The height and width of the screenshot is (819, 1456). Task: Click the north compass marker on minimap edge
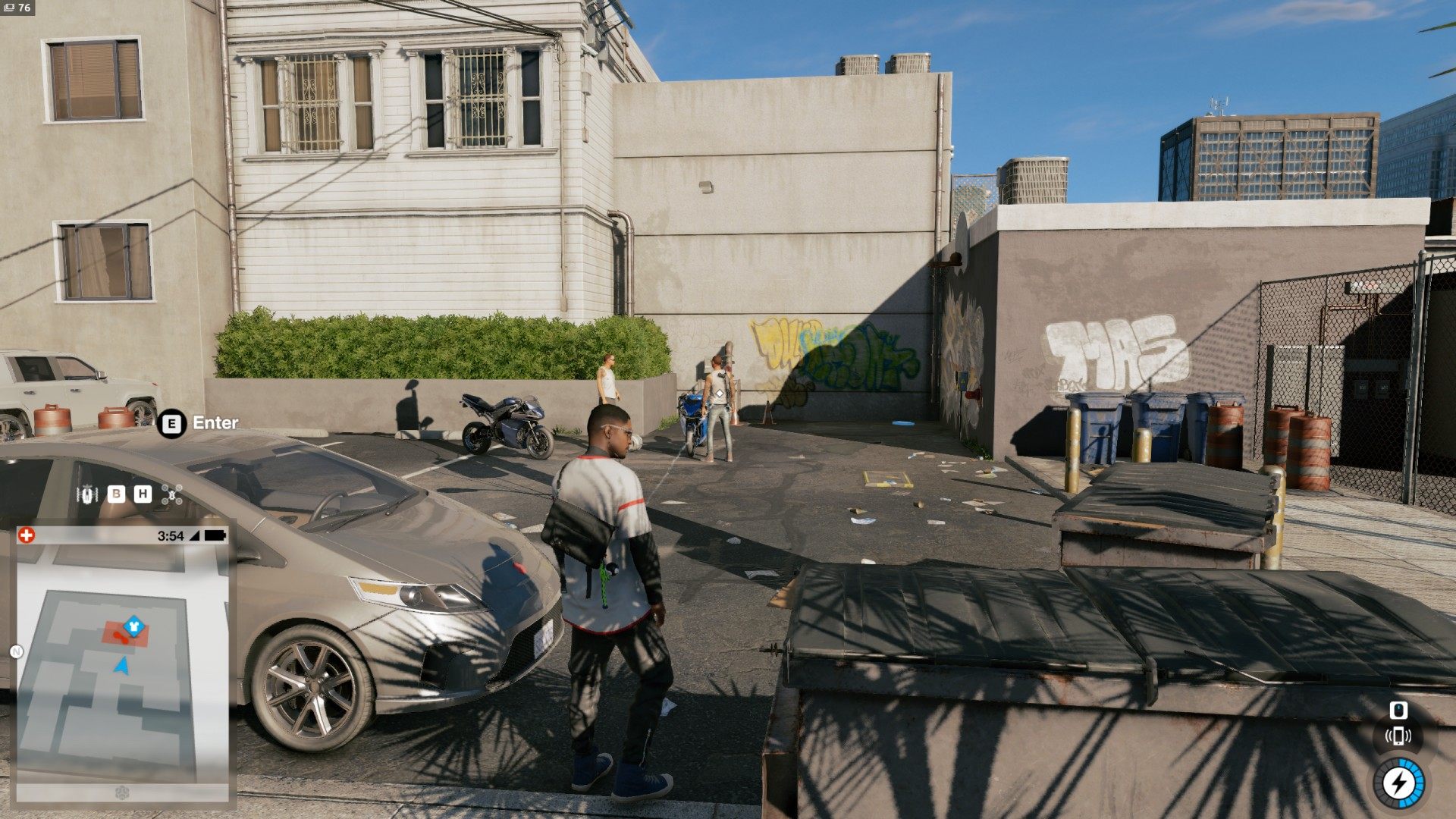17,651
